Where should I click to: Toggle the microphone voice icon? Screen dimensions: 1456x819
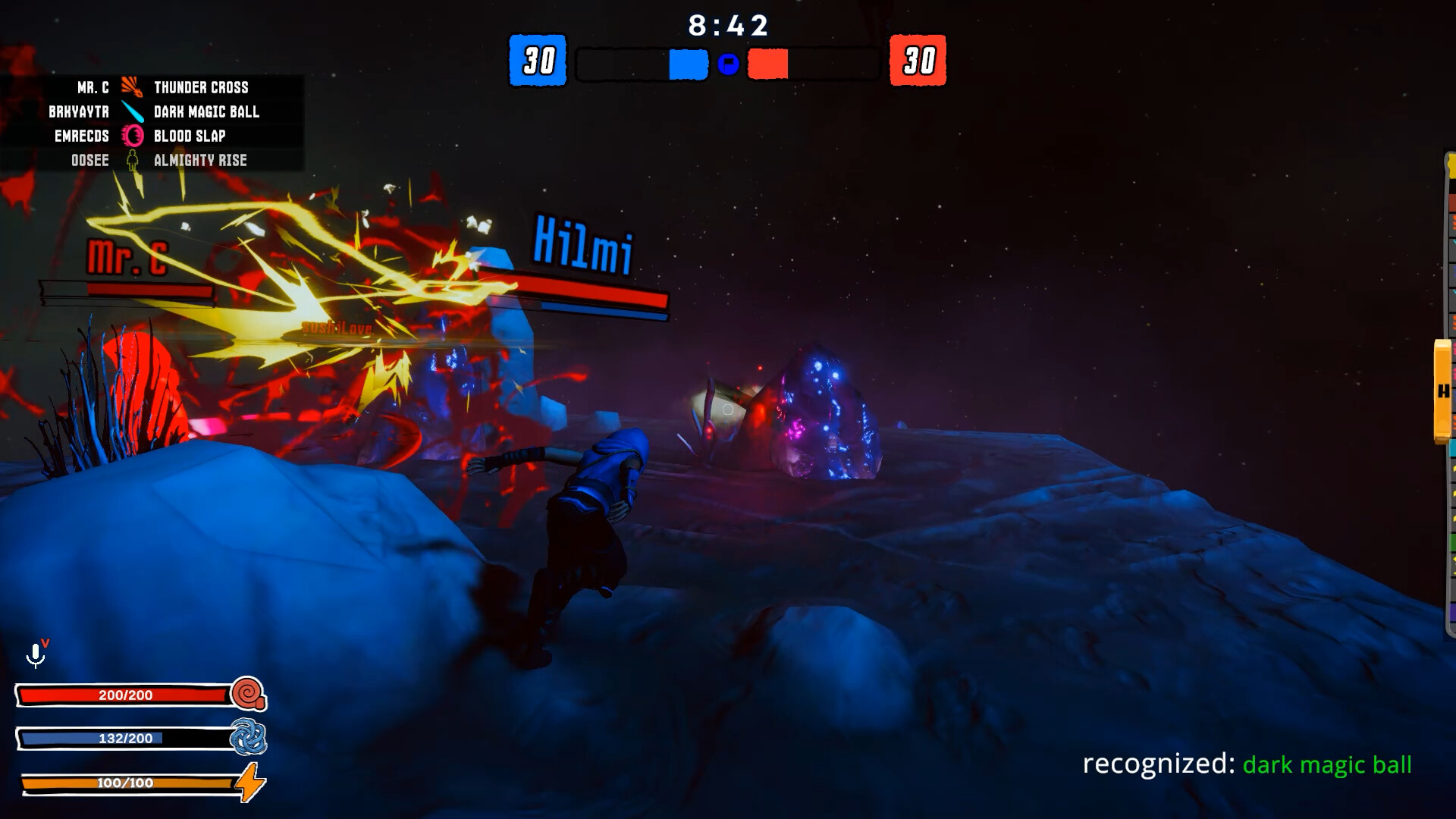click(36, 654)
